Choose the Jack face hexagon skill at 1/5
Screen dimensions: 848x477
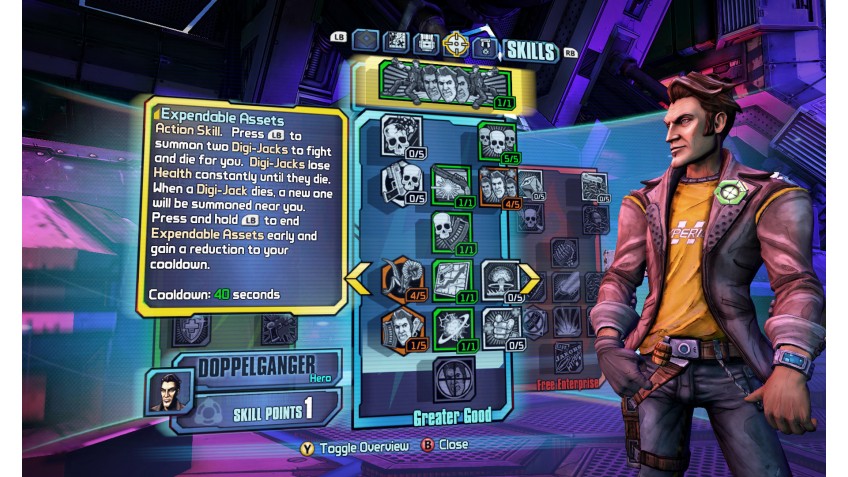(x=401, y=327)
